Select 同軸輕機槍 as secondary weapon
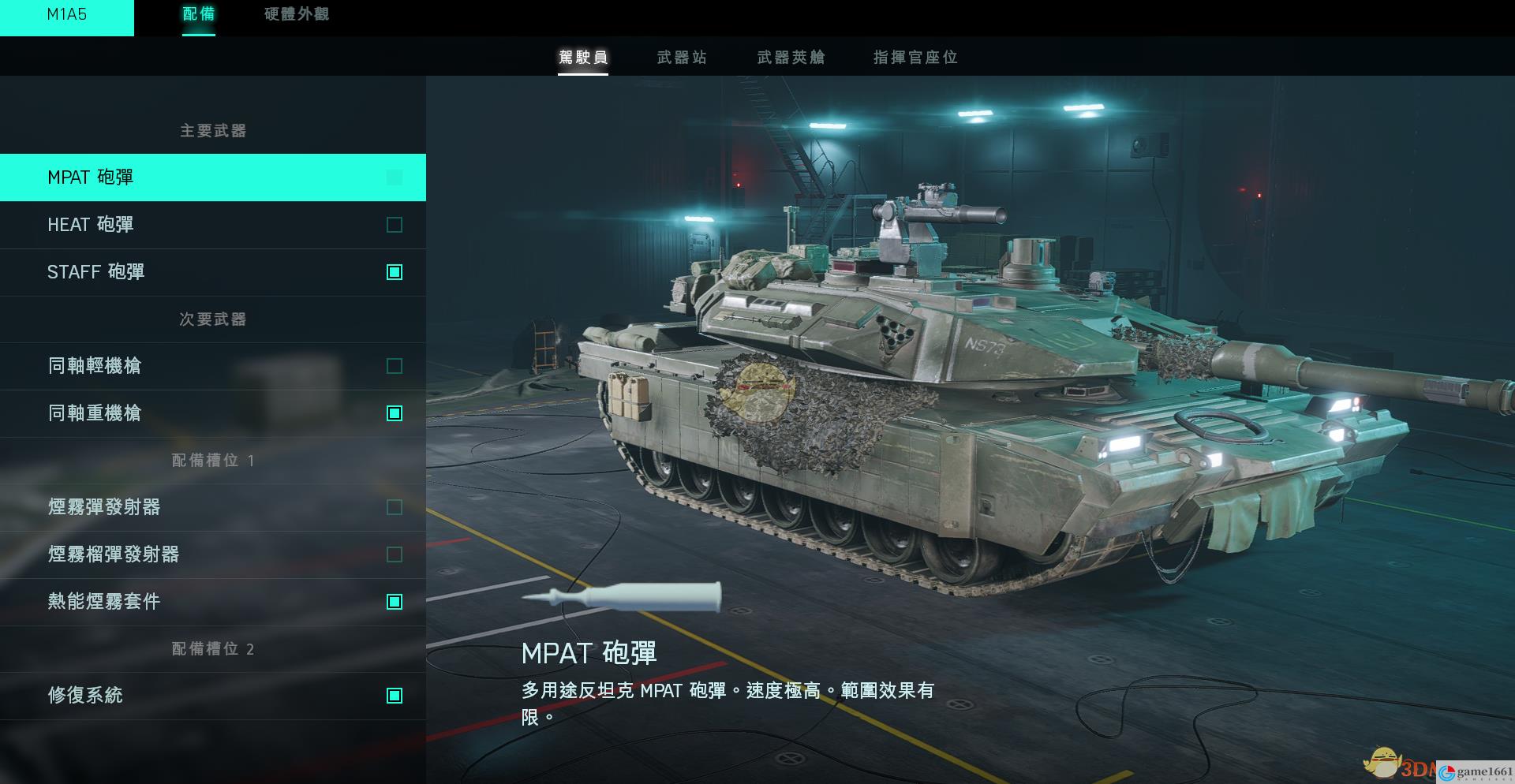This screenshot has height=784, width=1515. pyautogui.click(x=212, y=366)
